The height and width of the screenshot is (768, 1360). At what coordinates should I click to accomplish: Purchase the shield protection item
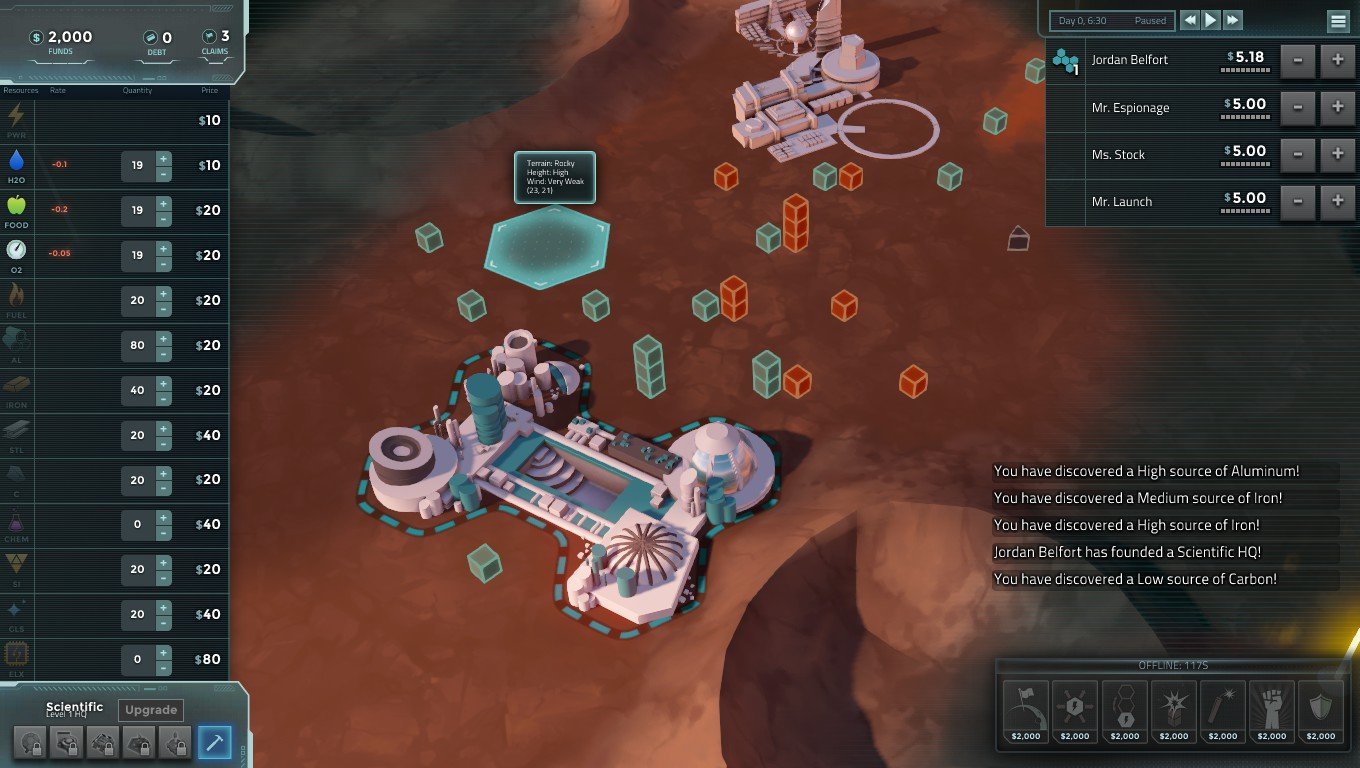(1320, 712)
